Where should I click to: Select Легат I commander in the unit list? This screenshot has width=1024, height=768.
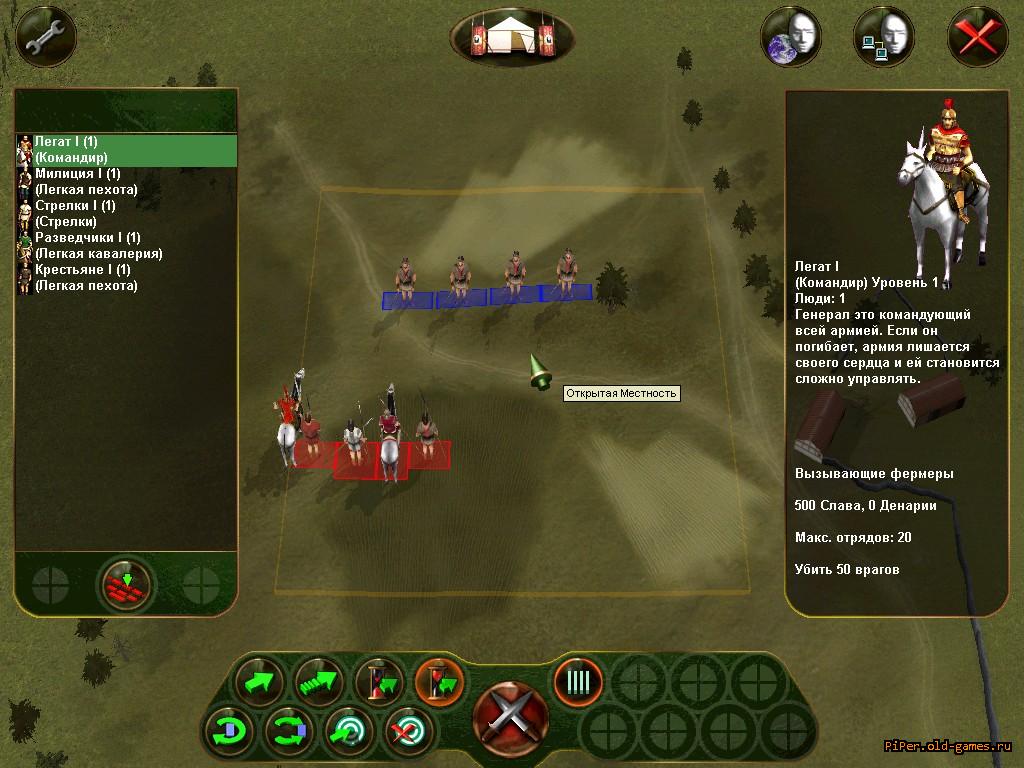[x=126, y=150]
